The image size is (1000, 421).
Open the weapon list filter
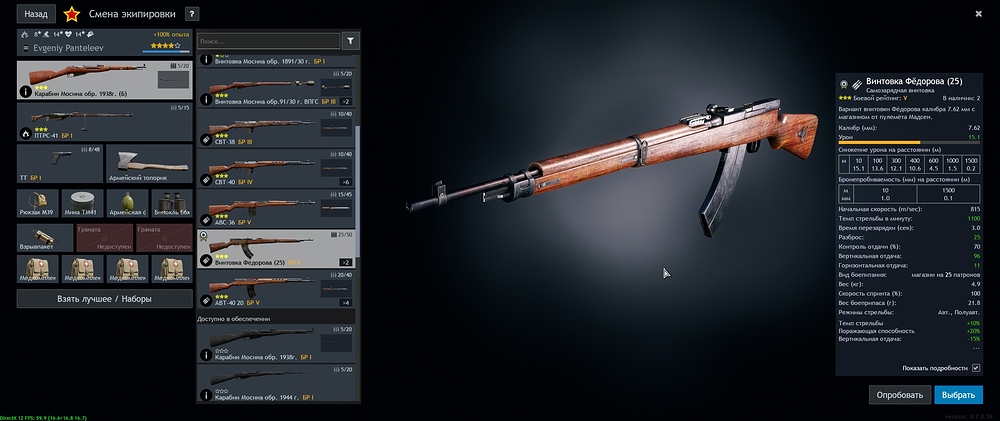350,41
